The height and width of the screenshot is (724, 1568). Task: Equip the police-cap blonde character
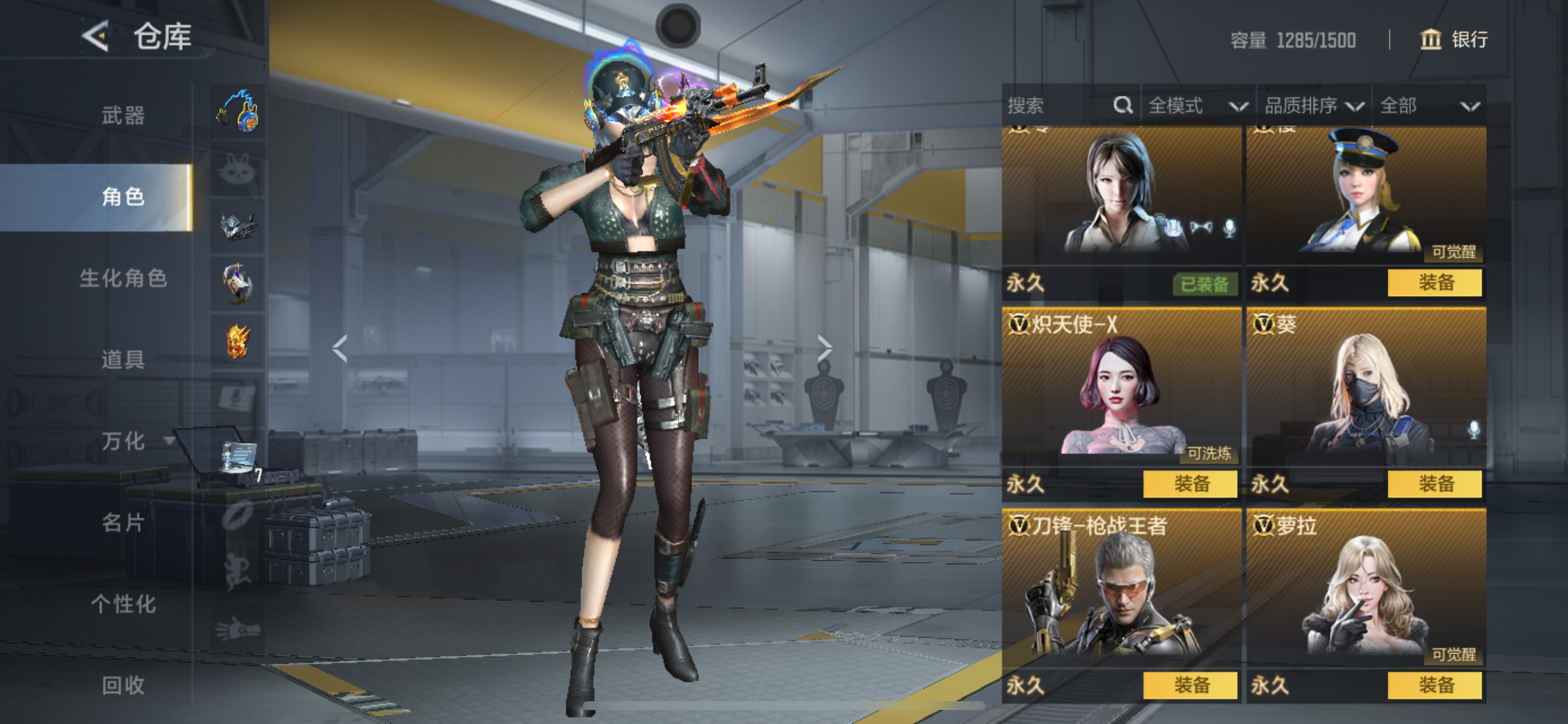tap(1434, 283)
